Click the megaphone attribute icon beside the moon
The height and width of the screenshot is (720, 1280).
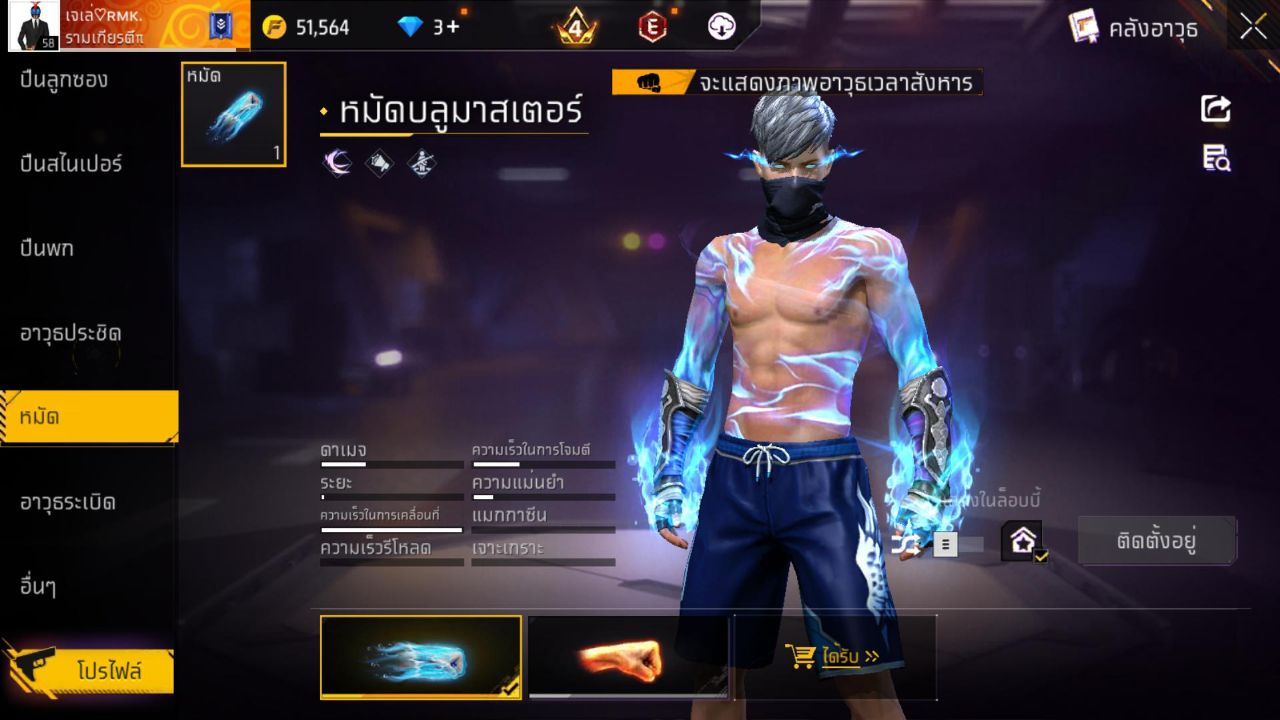coord(380,163)
